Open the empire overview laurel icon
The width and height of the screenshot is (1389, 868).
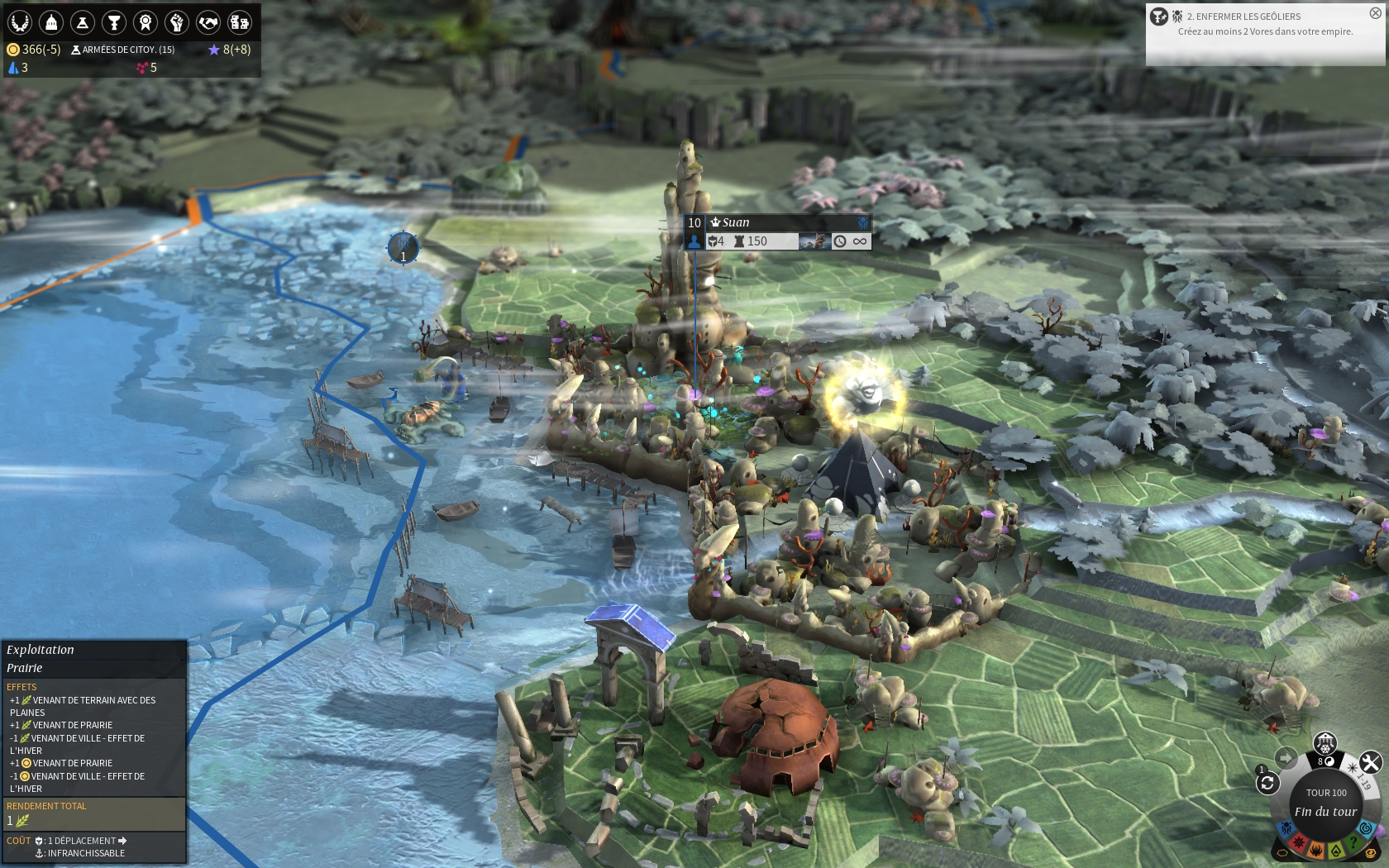[x=20, y=22]
